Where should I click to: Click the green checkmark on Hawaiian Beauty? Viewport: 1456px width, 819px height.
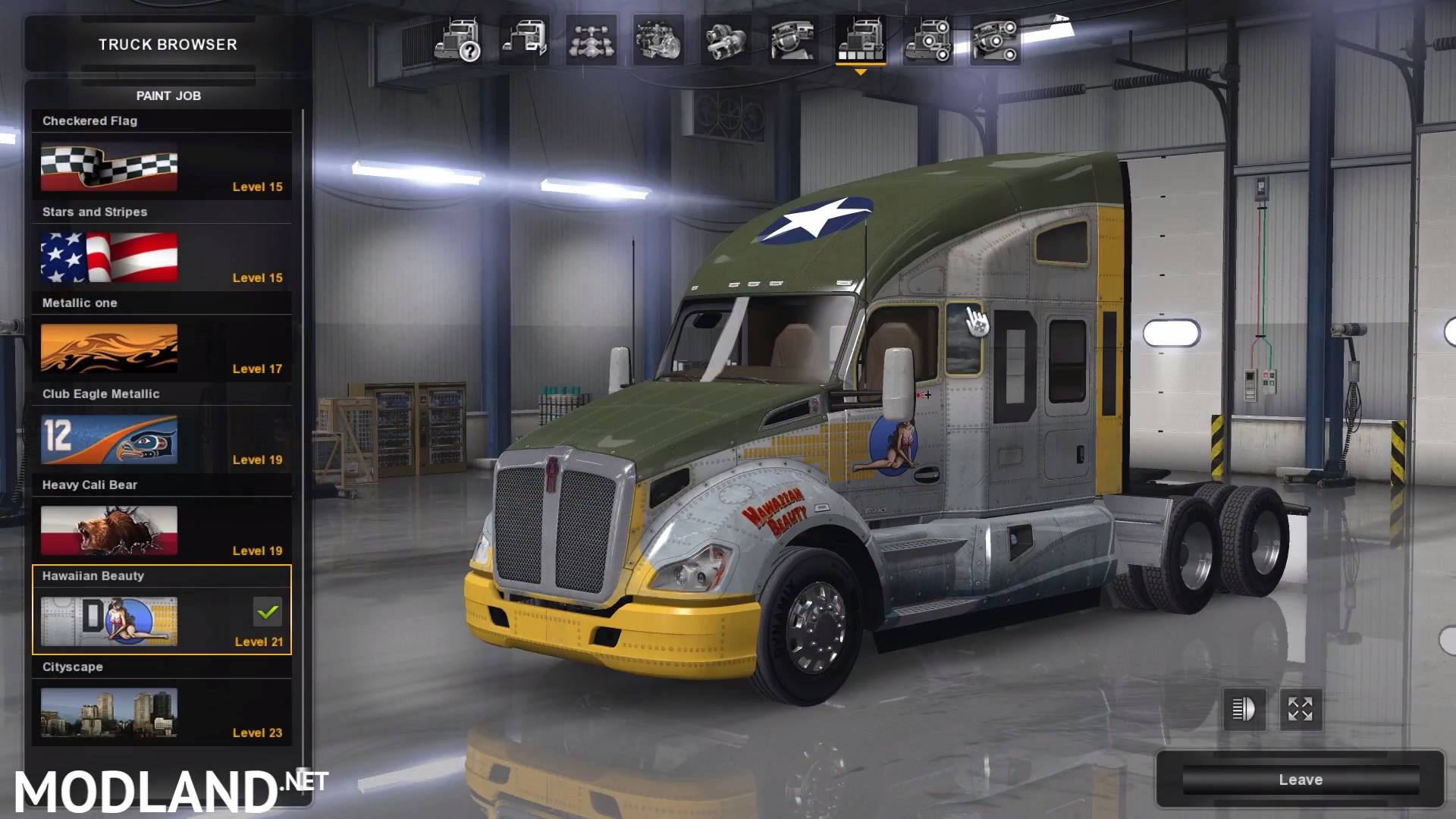(x=267, y=613)
